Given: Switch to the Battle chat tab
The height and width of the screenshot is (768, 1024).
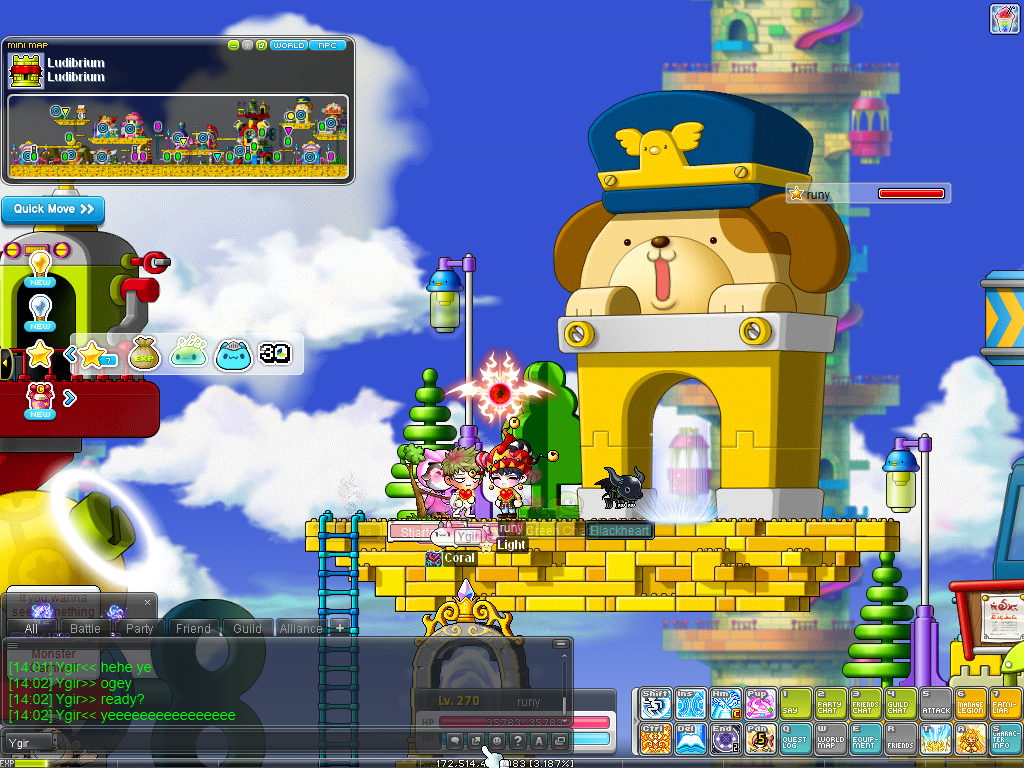Looking at the screenshot, I should coord(85,629).
